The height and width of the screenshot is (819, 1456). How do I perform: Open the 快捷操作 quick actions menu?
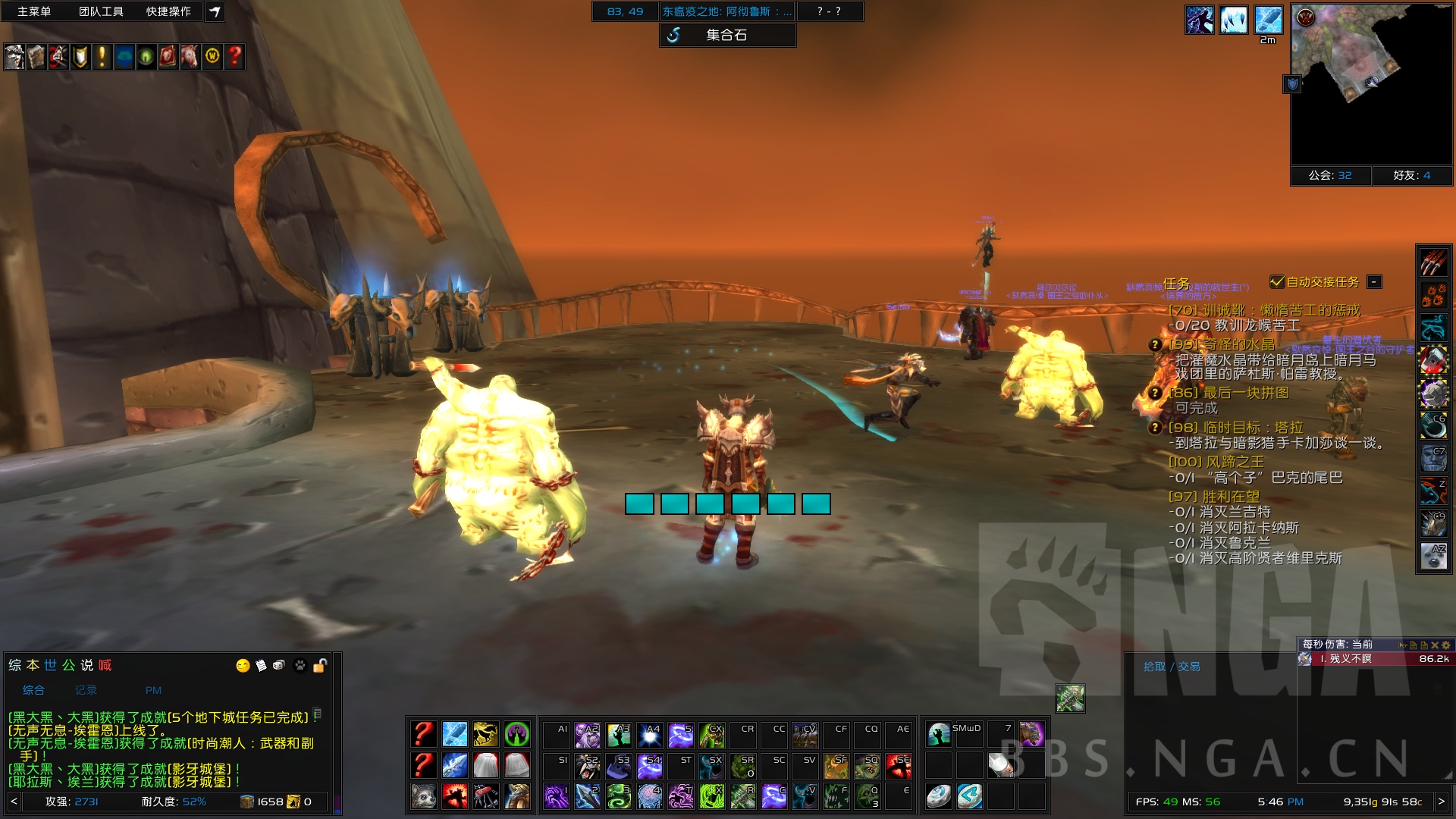168,11
